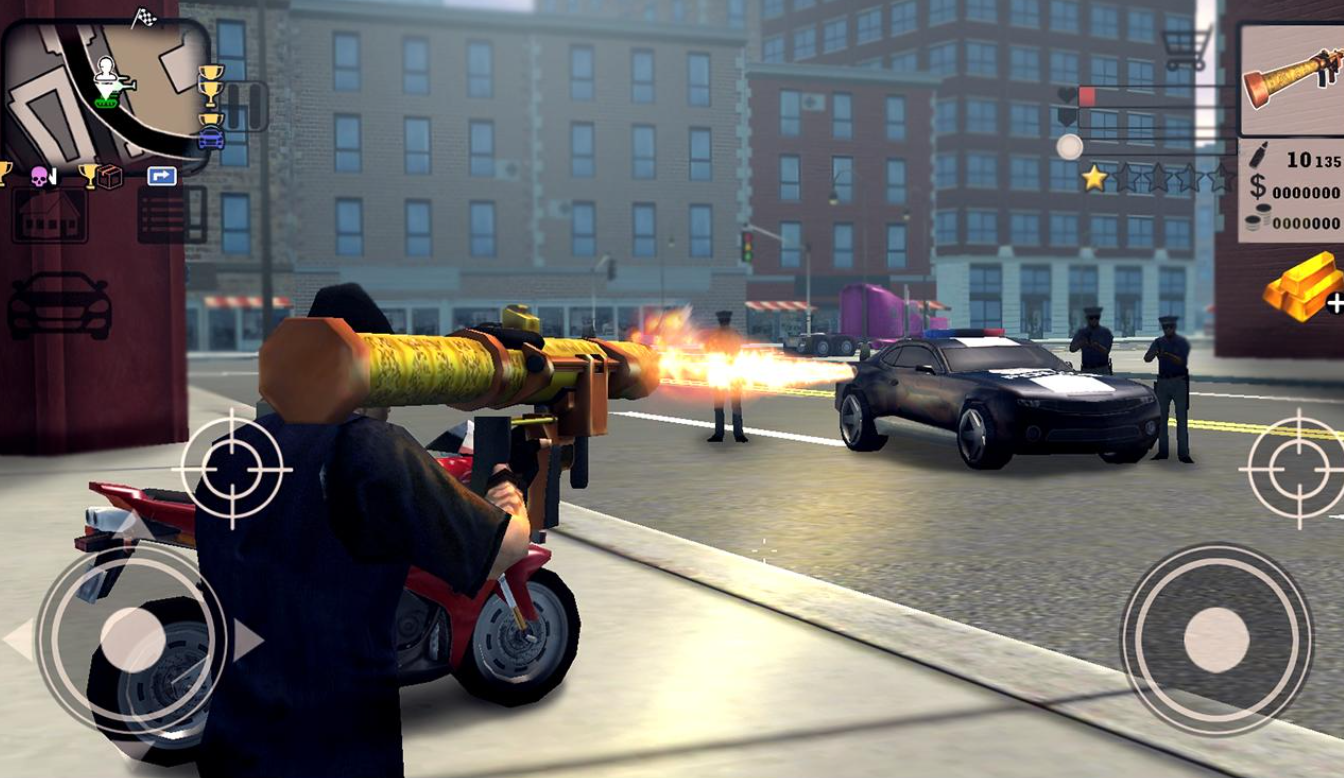Tap the blue turn arrow marker
1344x778 pixels.
point(161,176)
